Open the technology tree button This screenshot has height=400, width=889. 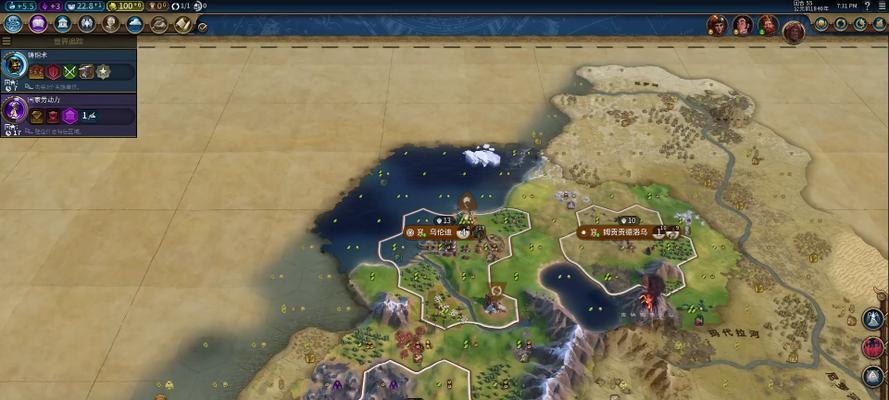click(x=14, y=24)
